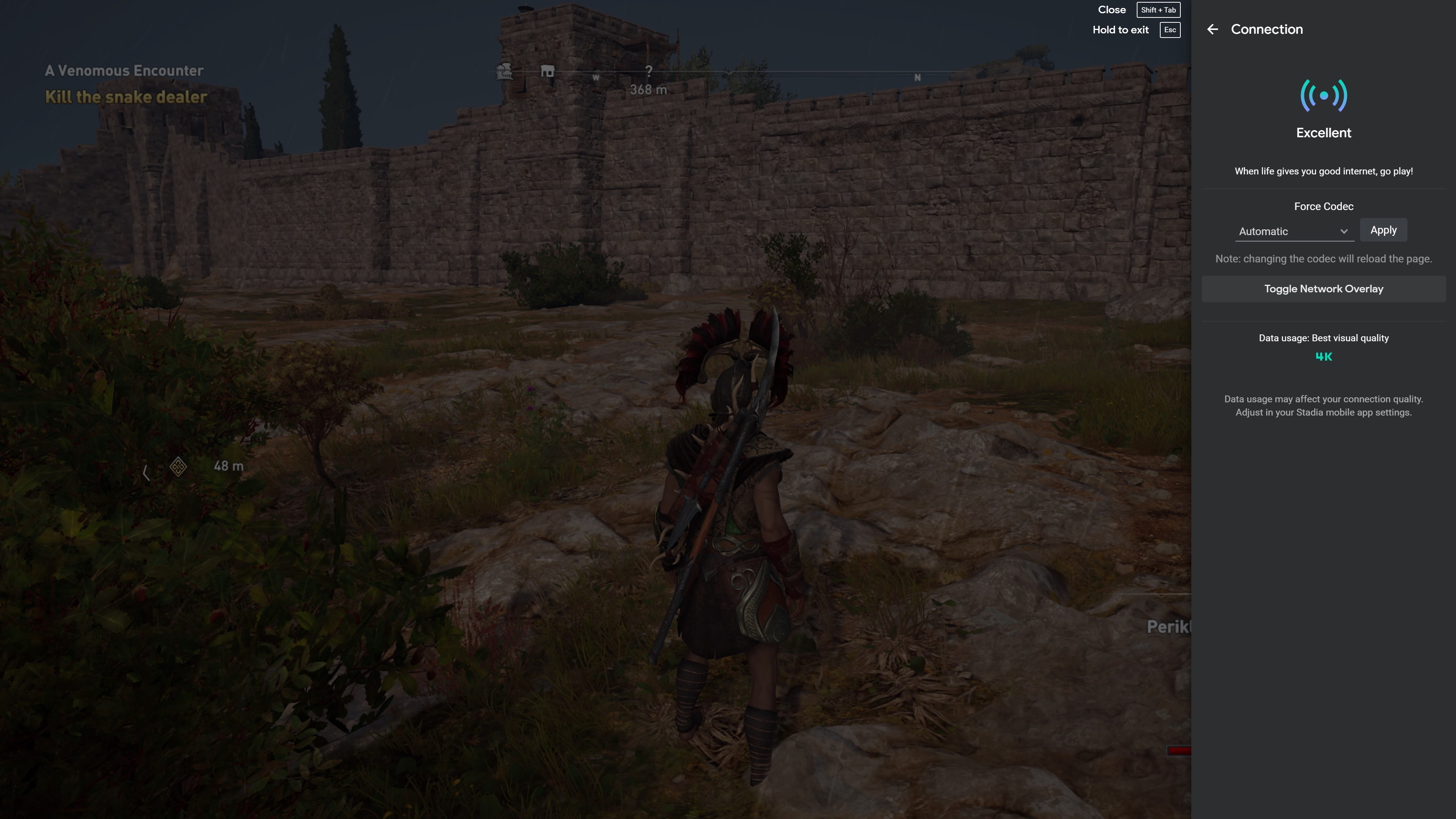Go back from the Connection panel

[x=1213, y=30]
